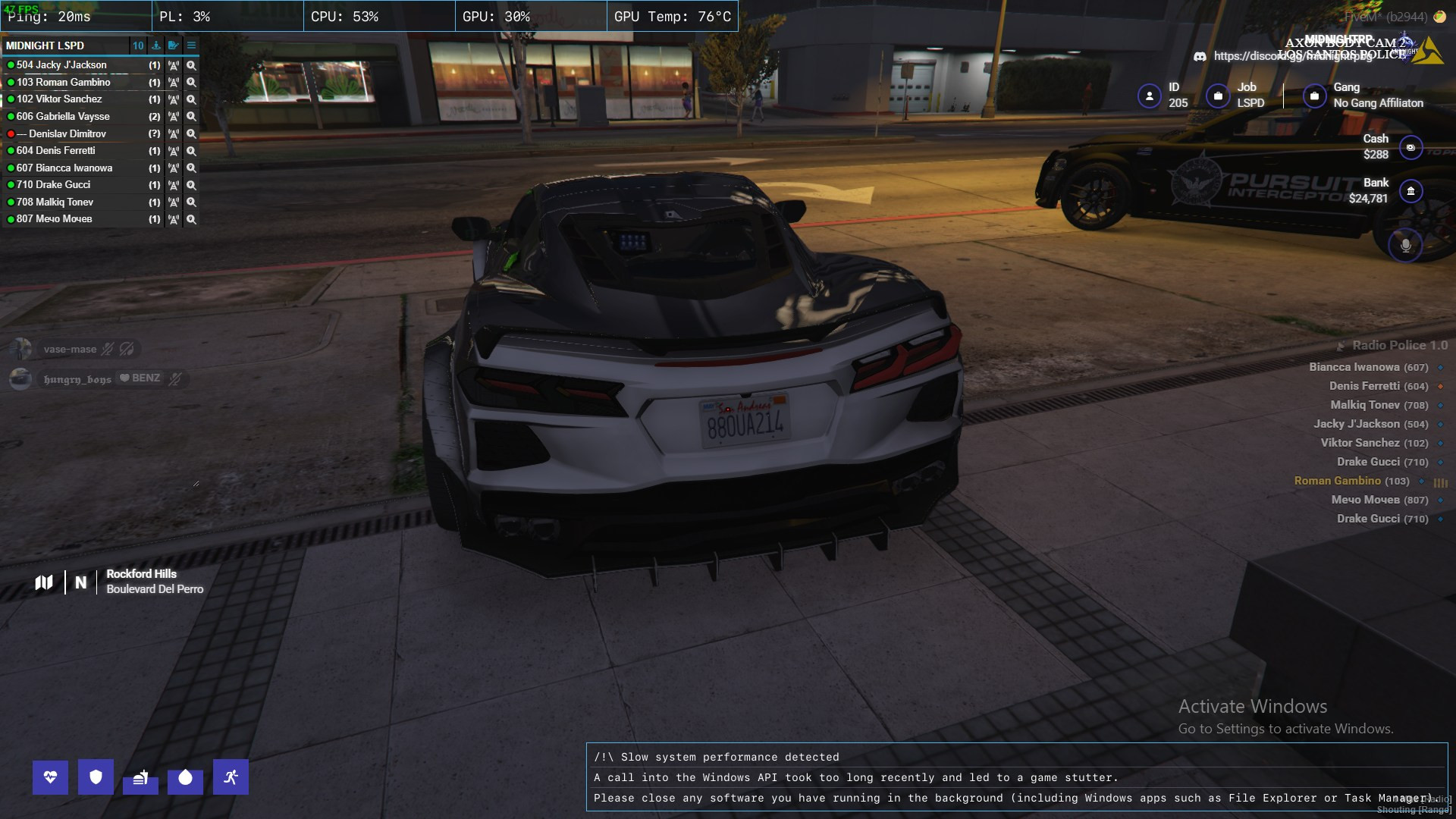Viewport: 1456px width, 819px height.
Task: Select 607 Biancca Iwanowa in the officer list
Action: (64, 168)
